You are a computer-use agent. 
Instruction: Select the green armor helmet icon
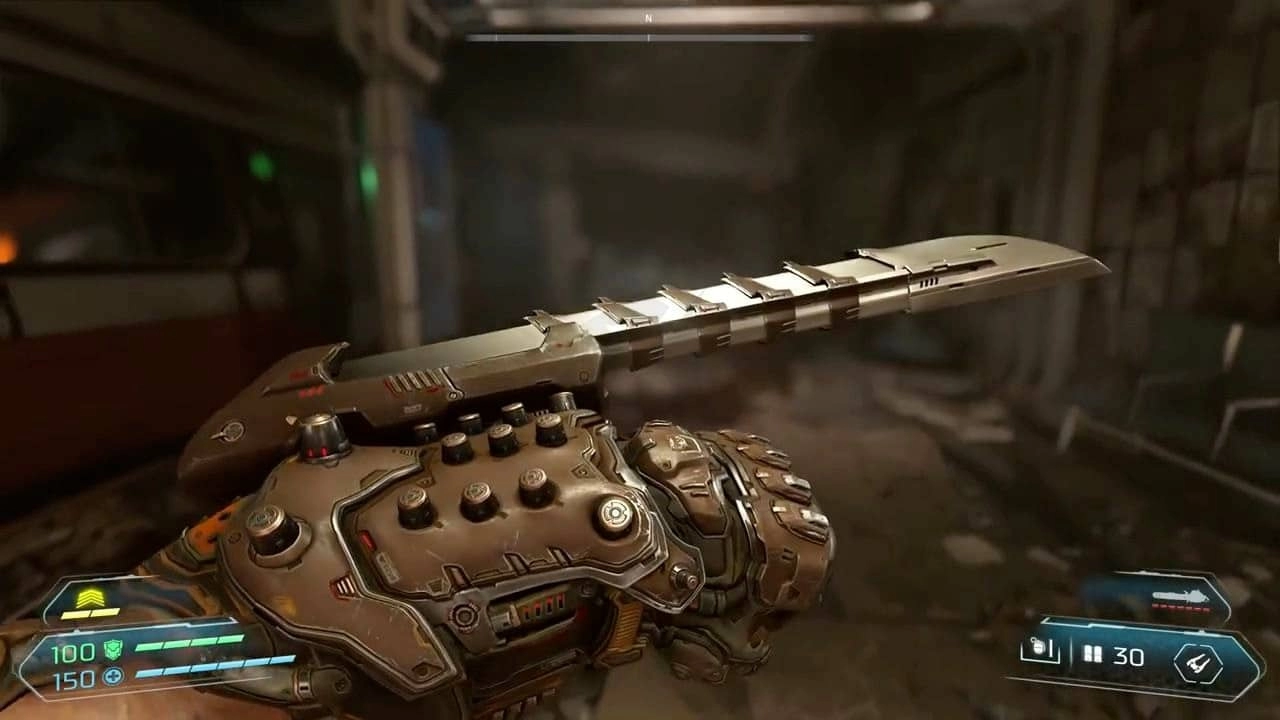(113, 650)
